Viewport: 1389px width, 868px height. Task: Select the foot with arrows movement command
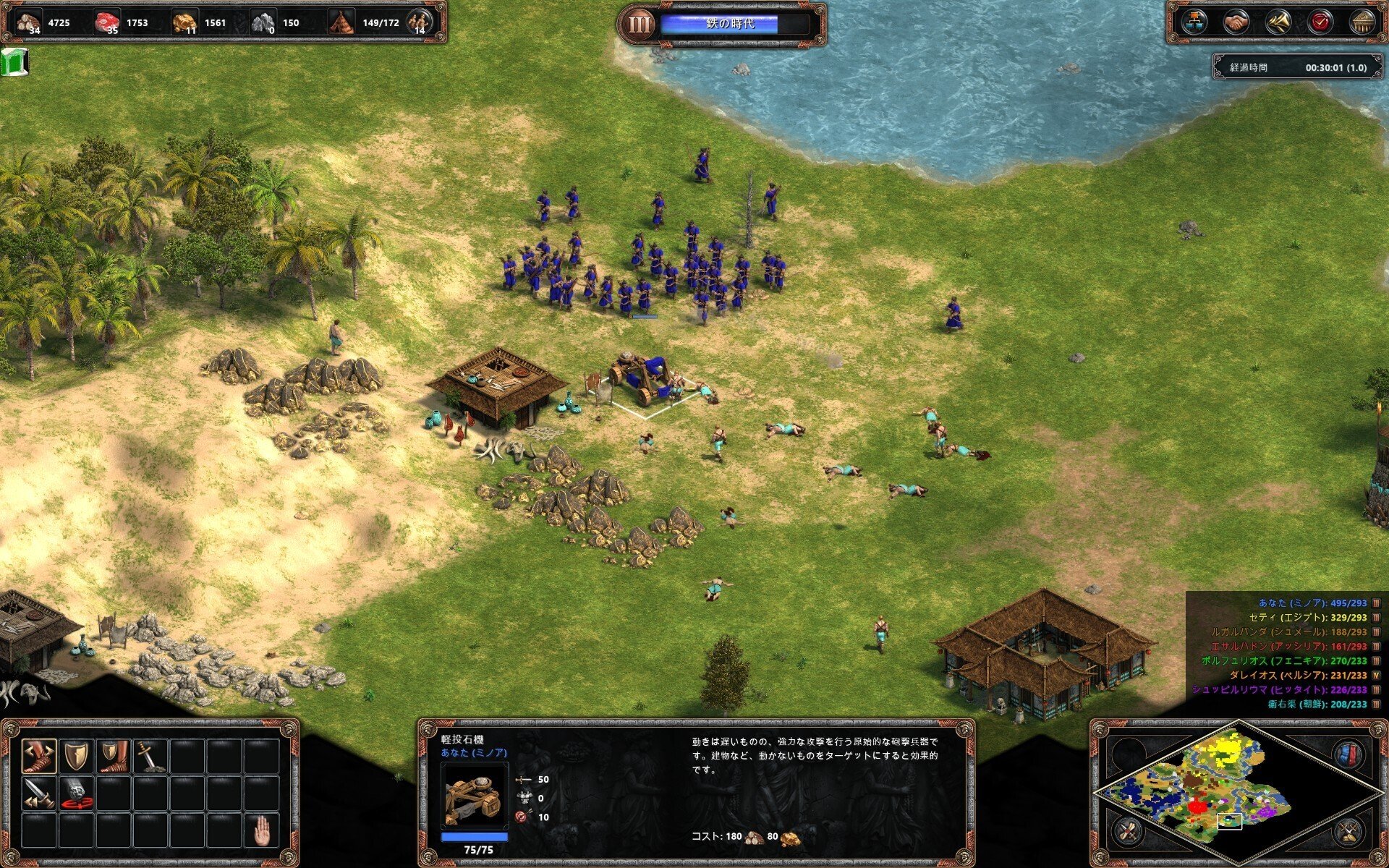39,756
